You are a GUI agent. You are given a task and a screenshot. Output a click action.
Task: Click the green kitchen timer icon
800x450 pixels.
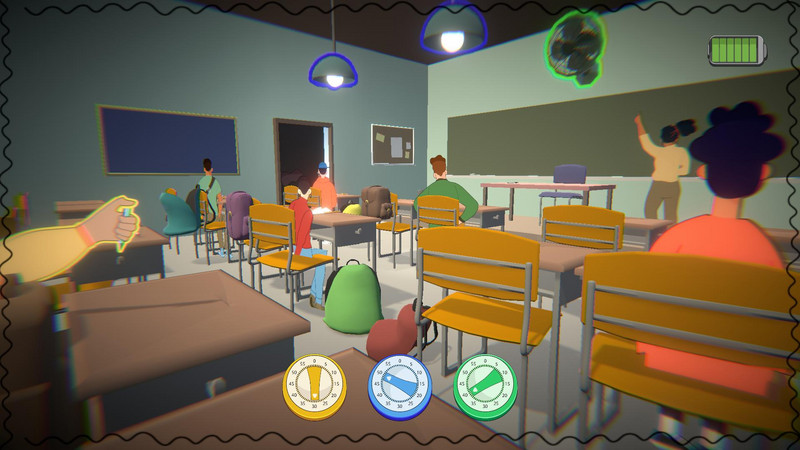click(485, 385)
